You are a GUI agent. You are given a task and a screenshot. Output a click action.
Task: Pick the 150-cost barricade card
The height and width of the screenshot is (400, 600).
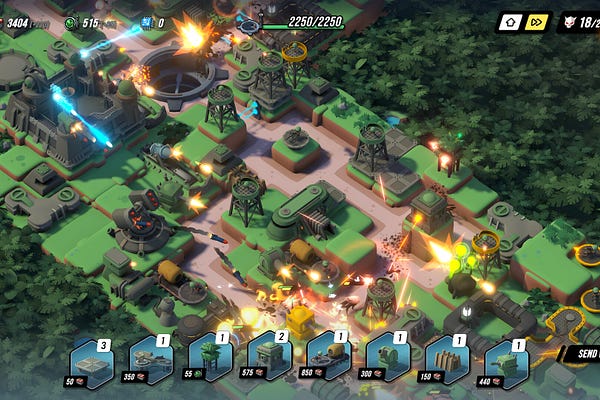tap(447, 361)
